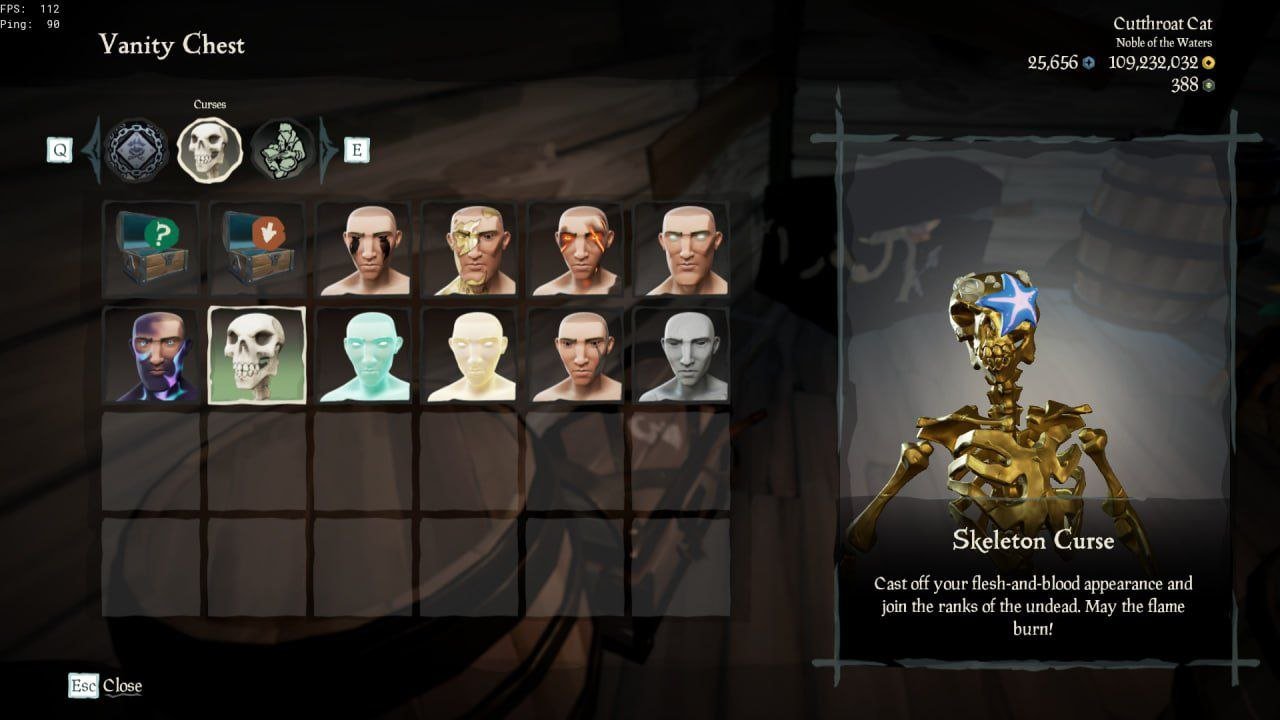The image size is (1280, 720).
Task: Switch to the chained emblem category tab
Action: click(x=135, y=150)
